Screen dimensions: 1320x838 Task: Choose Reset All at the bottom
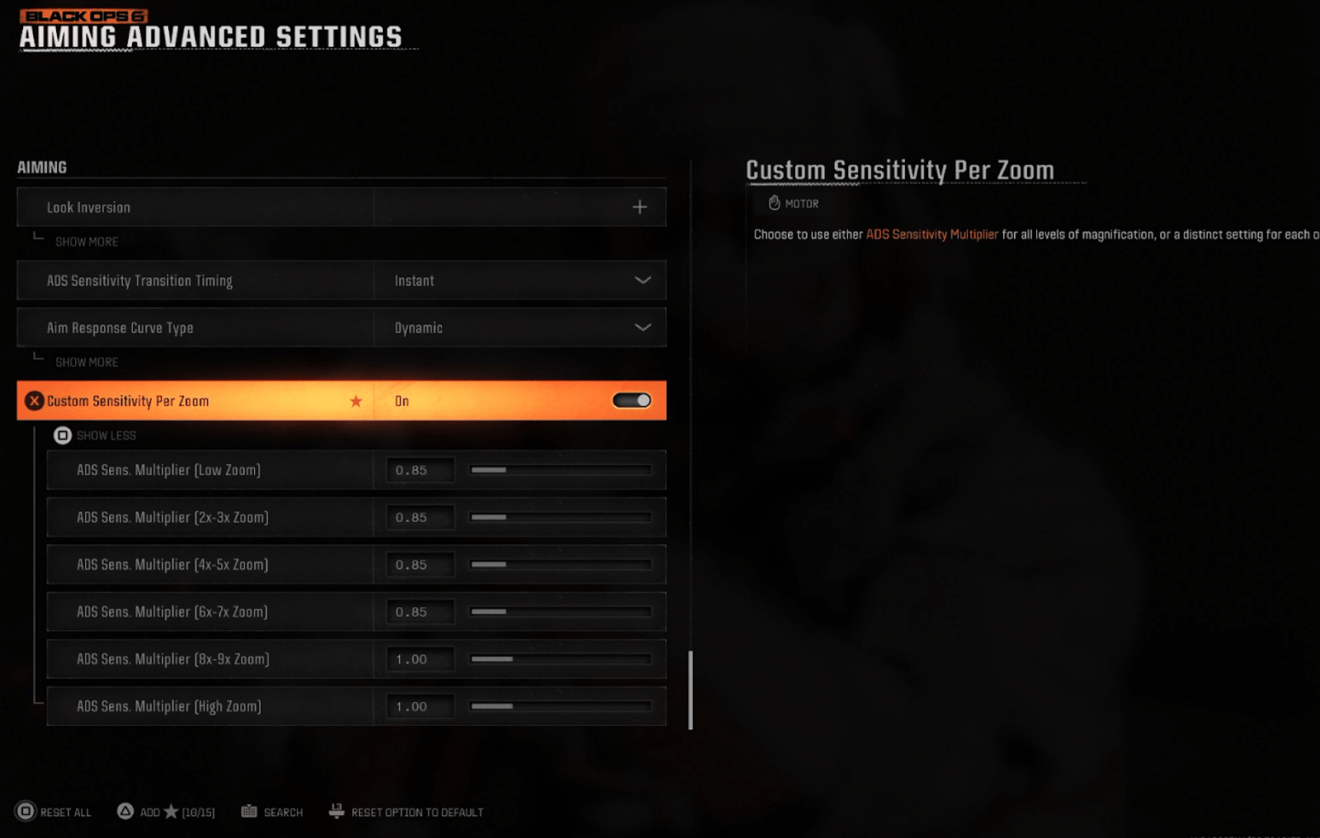54,812
